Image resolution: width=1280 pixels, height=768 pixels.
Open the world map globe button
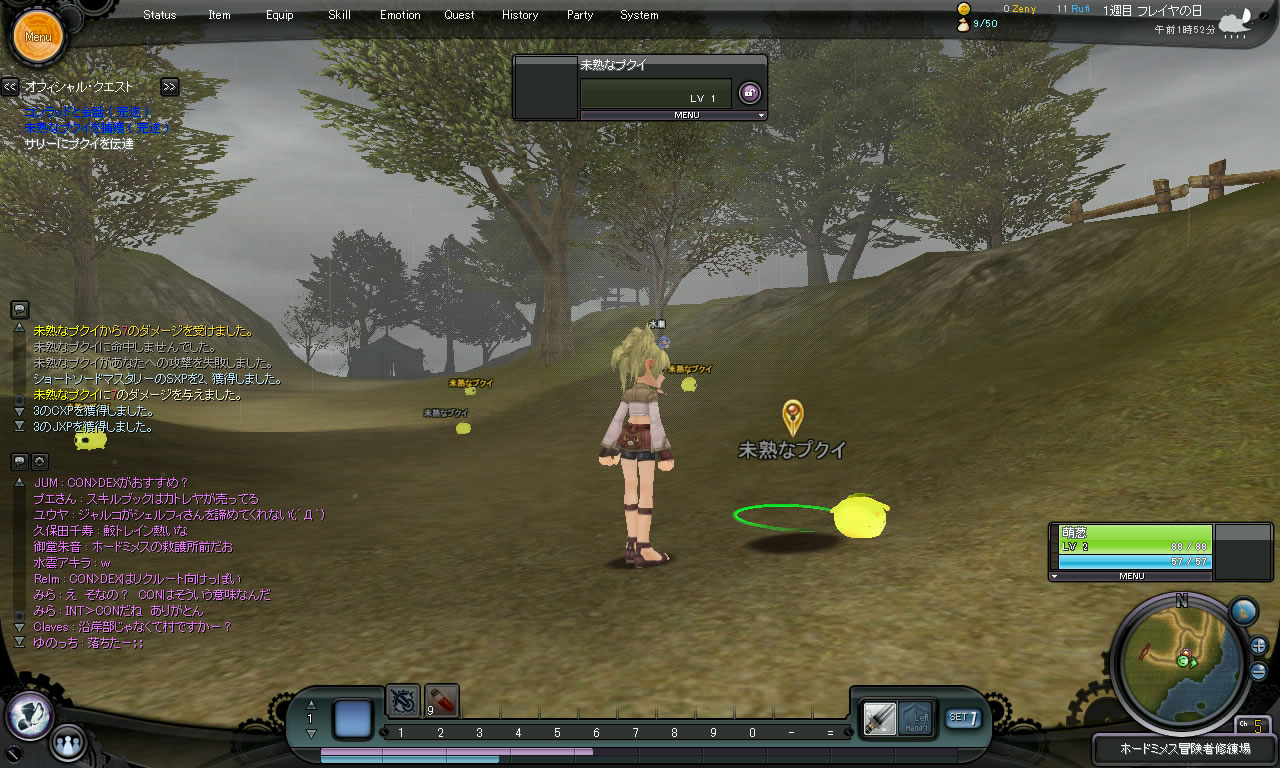tap(1242, 611)
